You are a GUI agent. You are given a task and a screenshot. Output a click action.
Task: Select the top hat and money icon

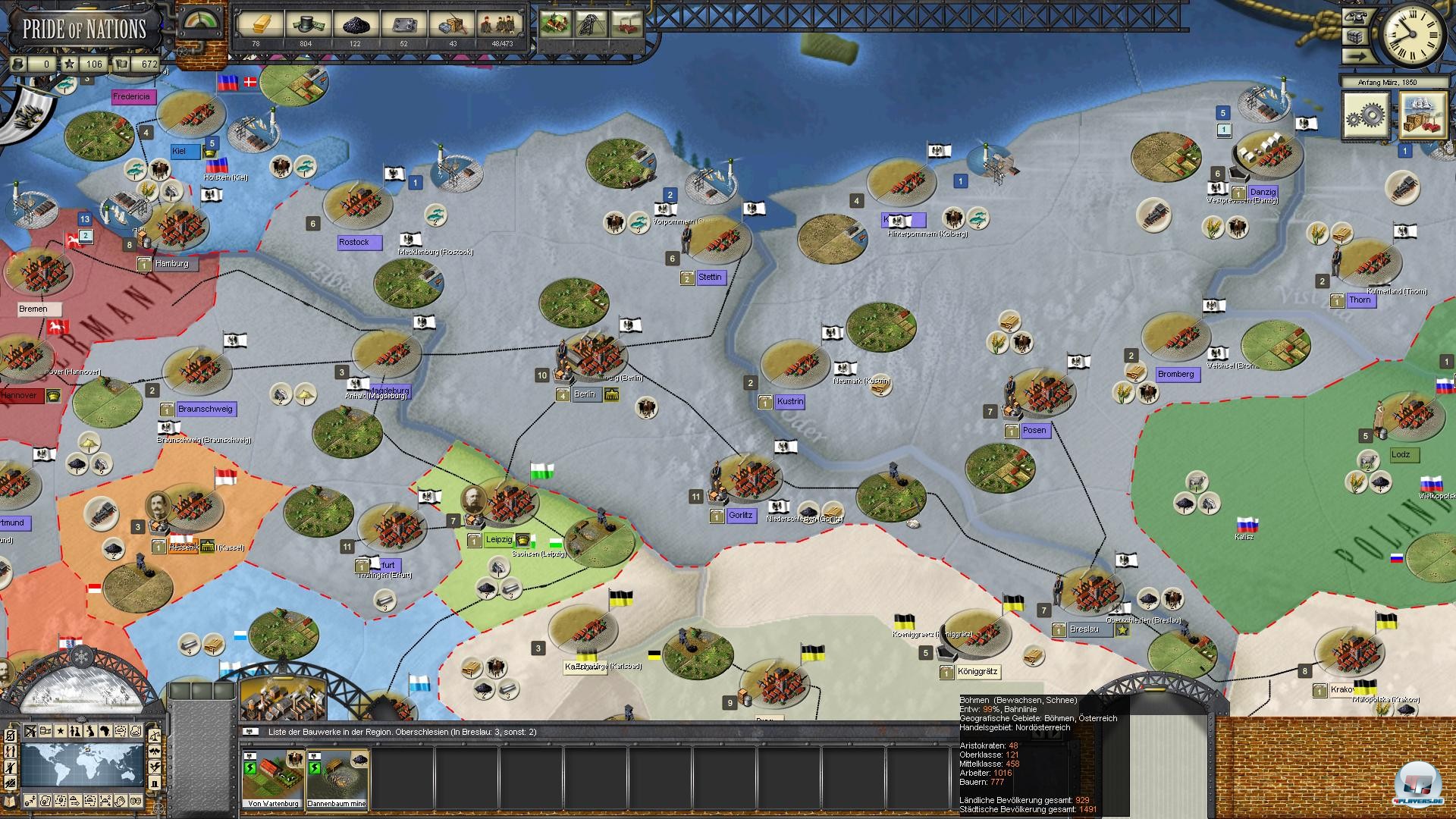pos(306,24)
